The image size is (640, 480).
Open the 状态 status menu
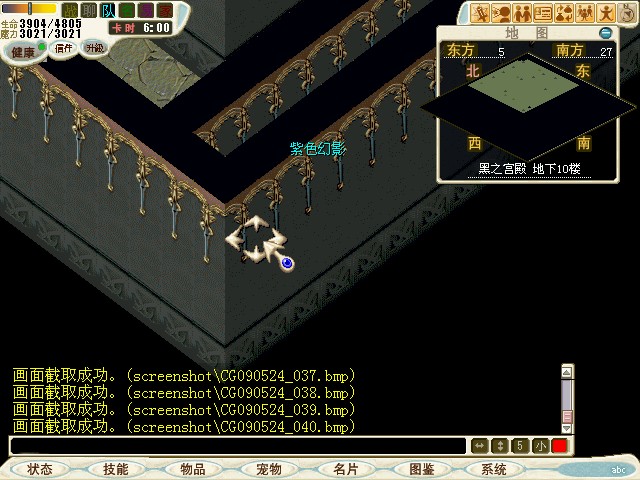(x=40, y=469)
